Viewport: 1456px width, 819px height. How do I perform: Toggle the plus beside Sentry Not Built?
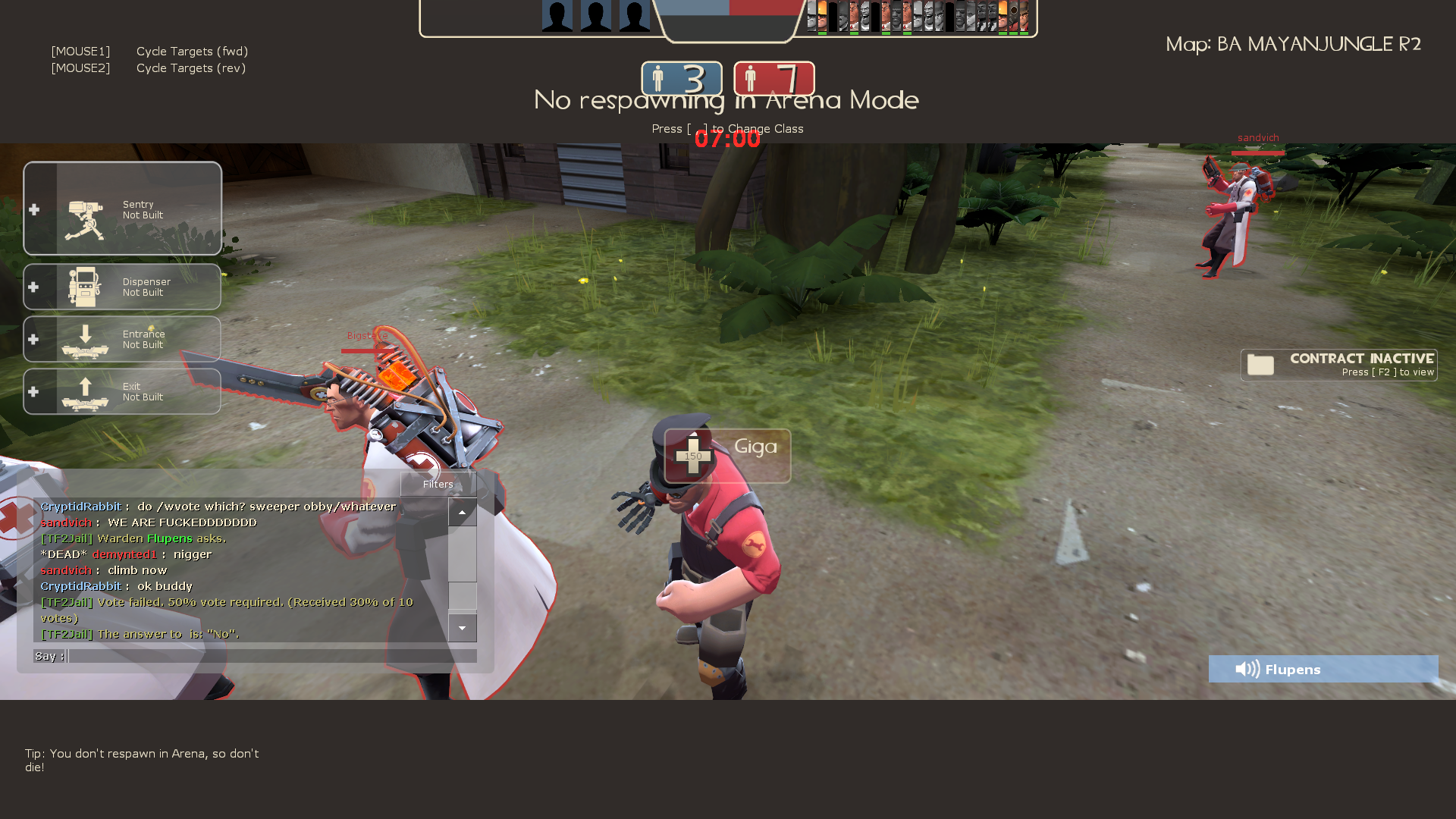click(33, 210)
